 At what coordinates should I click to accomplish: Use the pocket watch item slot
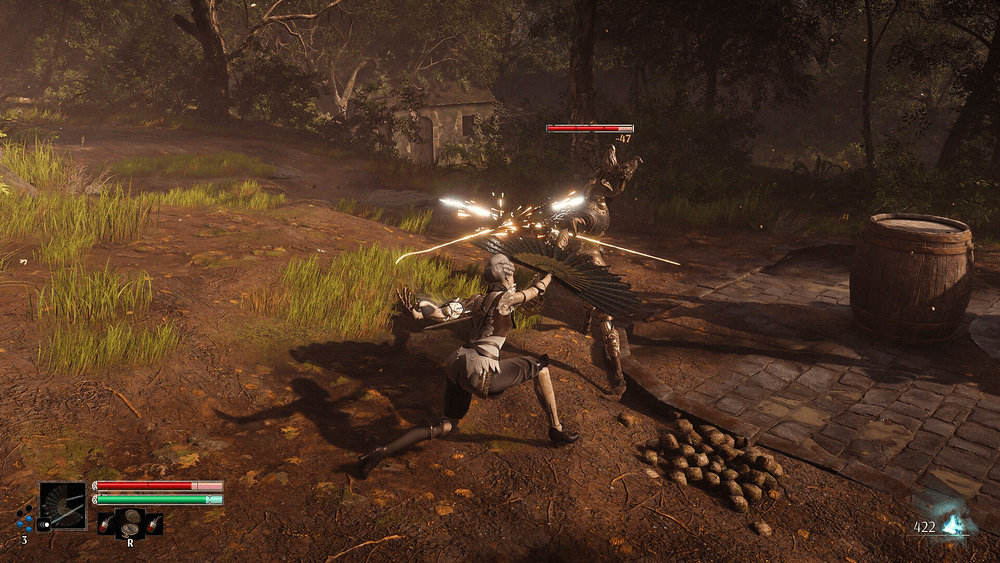(x=130, y=522)
